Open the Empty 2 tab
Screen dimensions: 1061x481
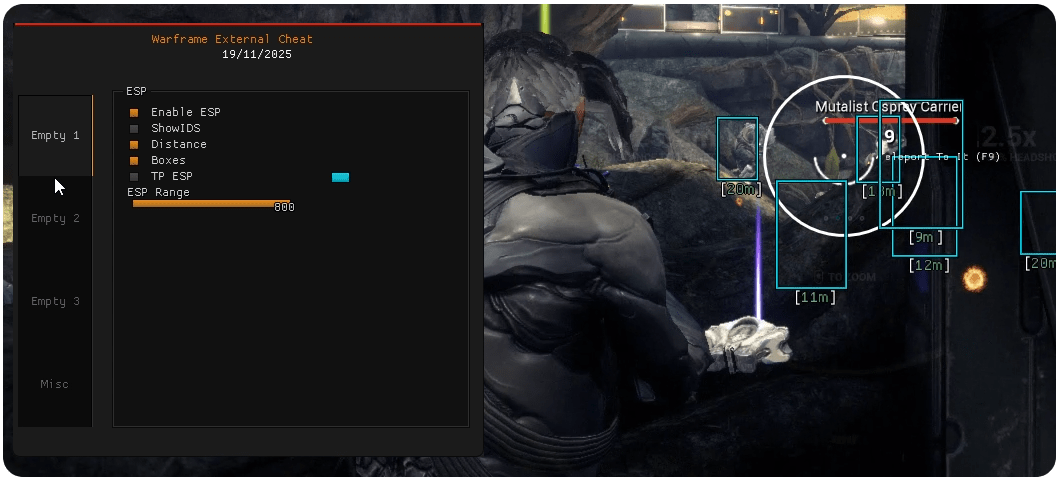pos(55,218)
